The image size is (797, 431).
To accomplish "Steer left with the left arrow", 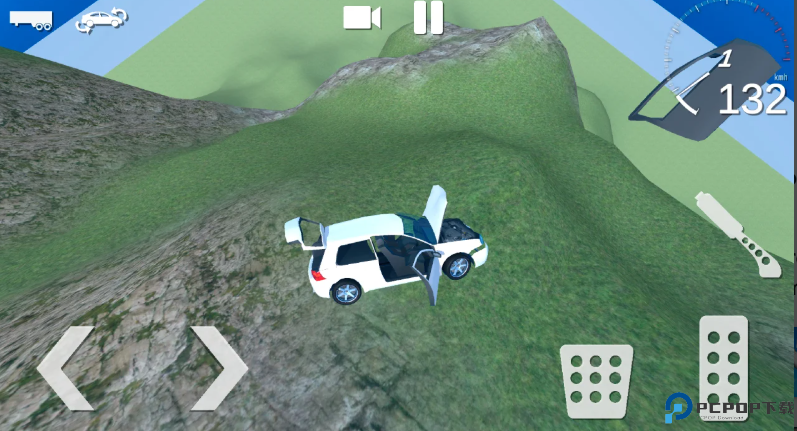I will point(66,367).
